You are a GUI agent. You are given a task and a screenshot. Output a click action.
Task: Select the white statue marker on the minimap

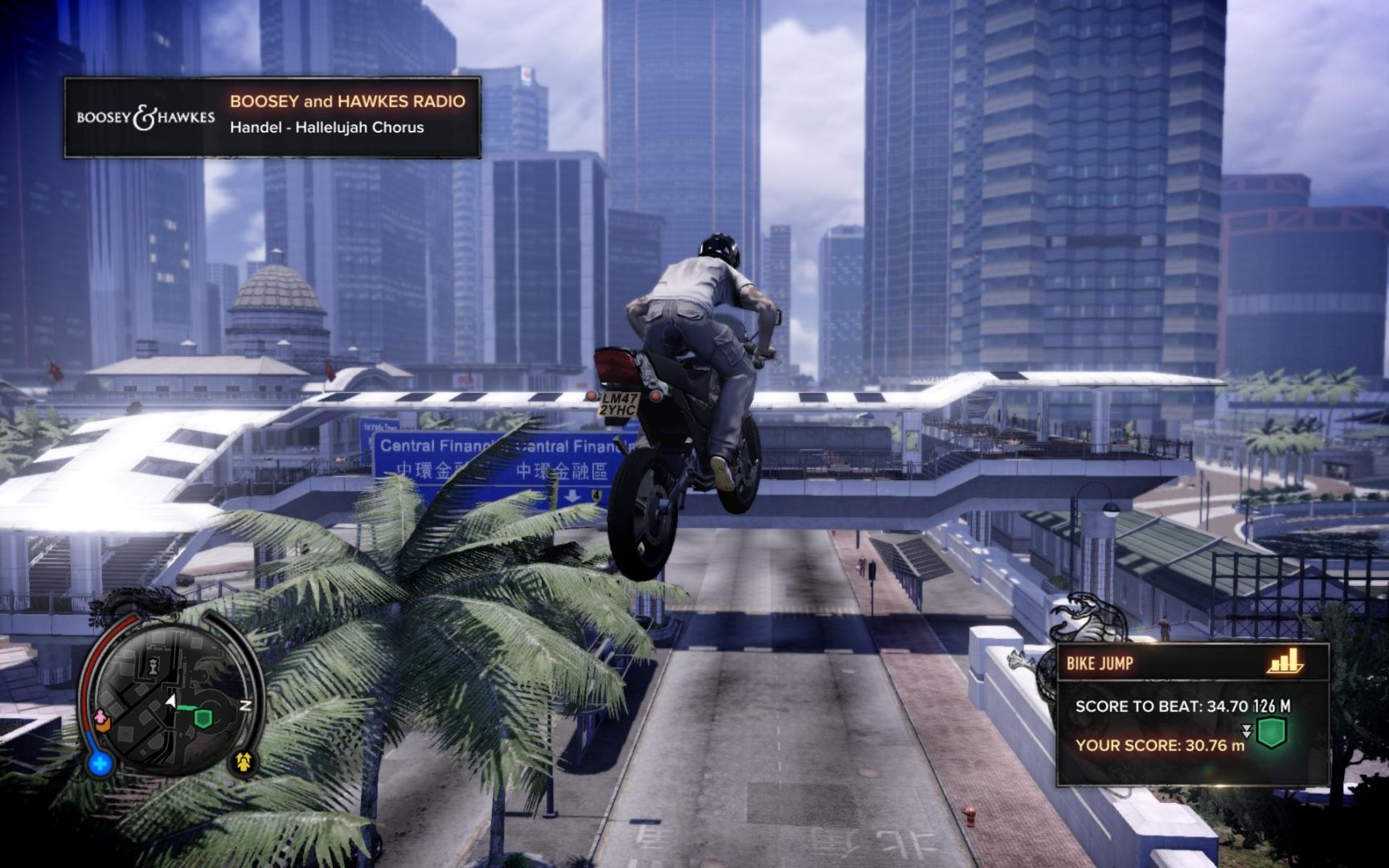[153, 664]
